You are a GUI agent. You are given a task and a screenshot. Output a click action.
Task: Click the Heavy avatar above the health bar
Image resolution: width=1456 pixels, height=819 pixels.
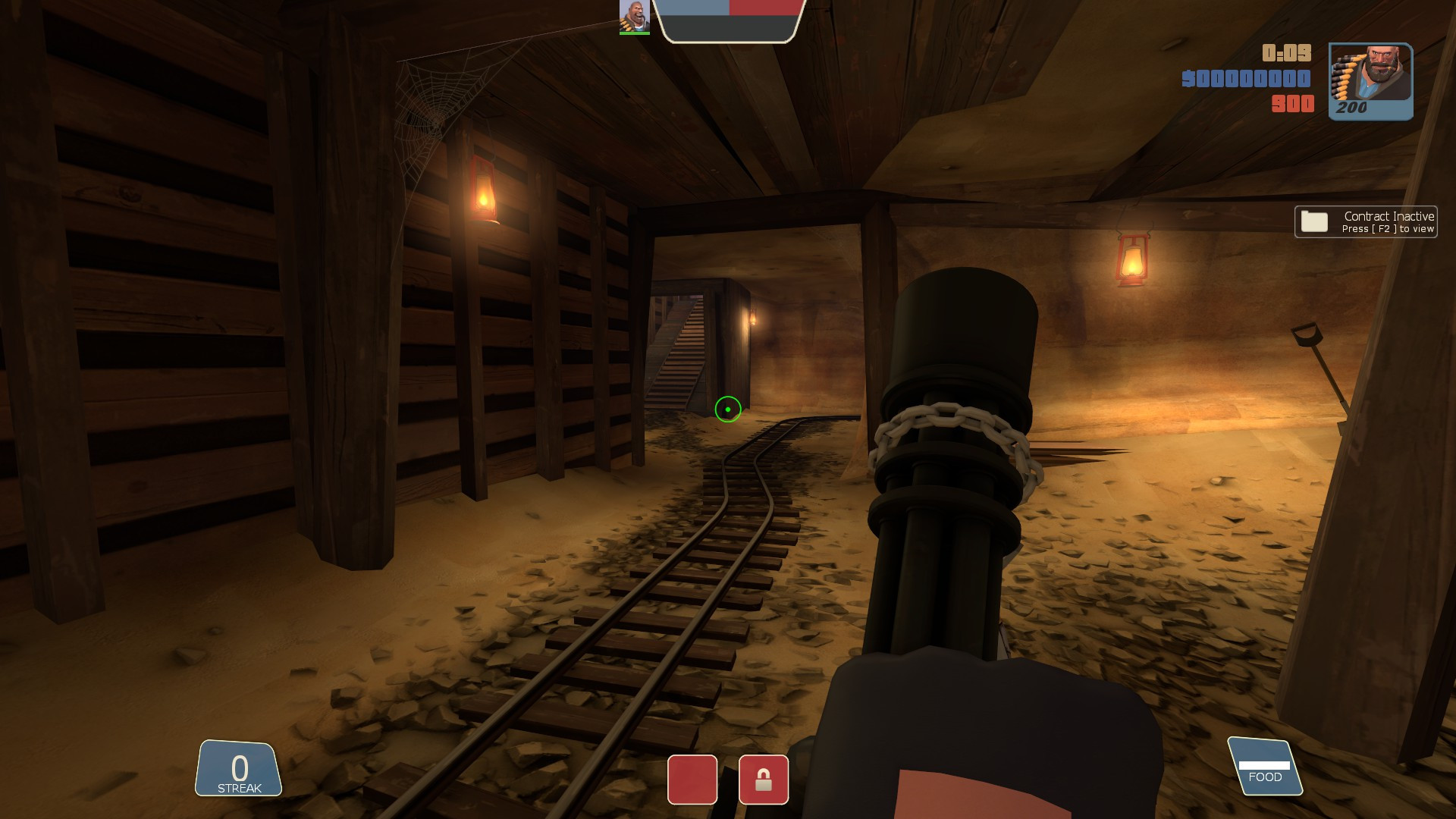(635, 17)
